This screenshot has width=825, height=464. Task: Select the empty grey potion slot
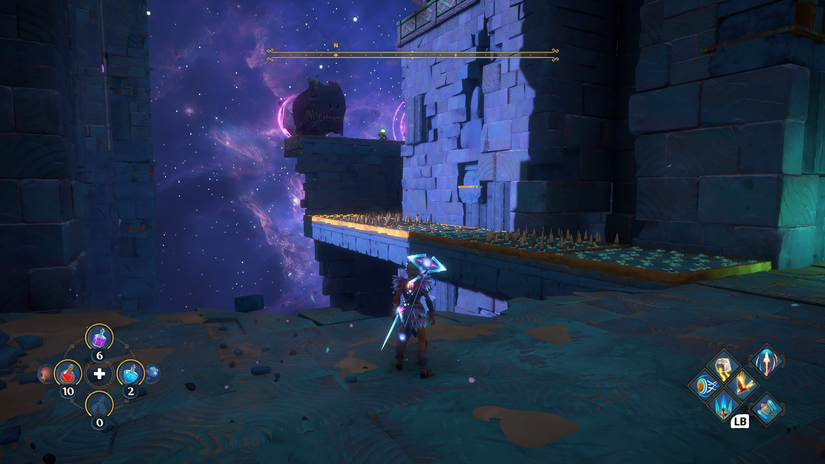(99, 405)
